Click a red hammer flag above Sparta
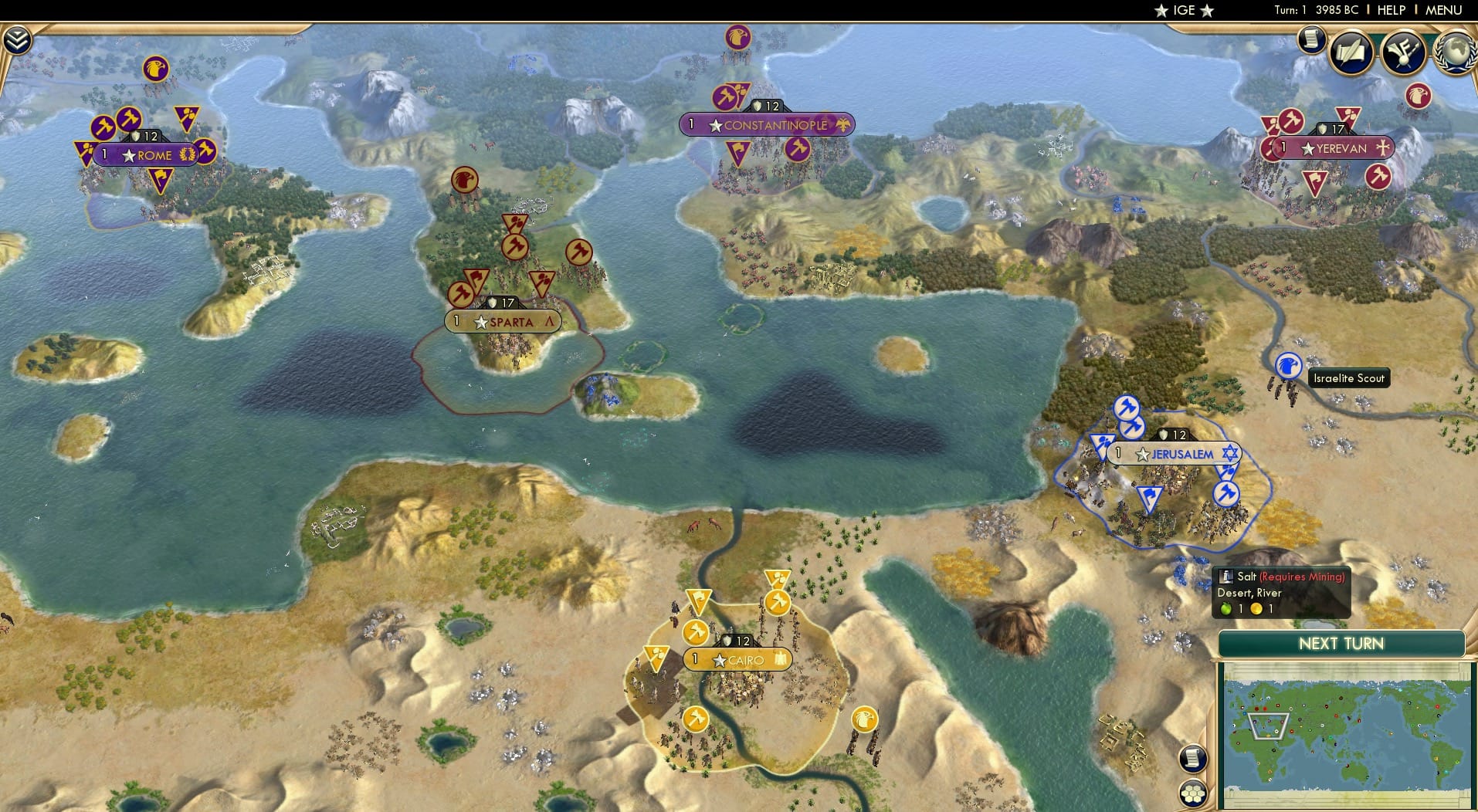 click(516, 249)
